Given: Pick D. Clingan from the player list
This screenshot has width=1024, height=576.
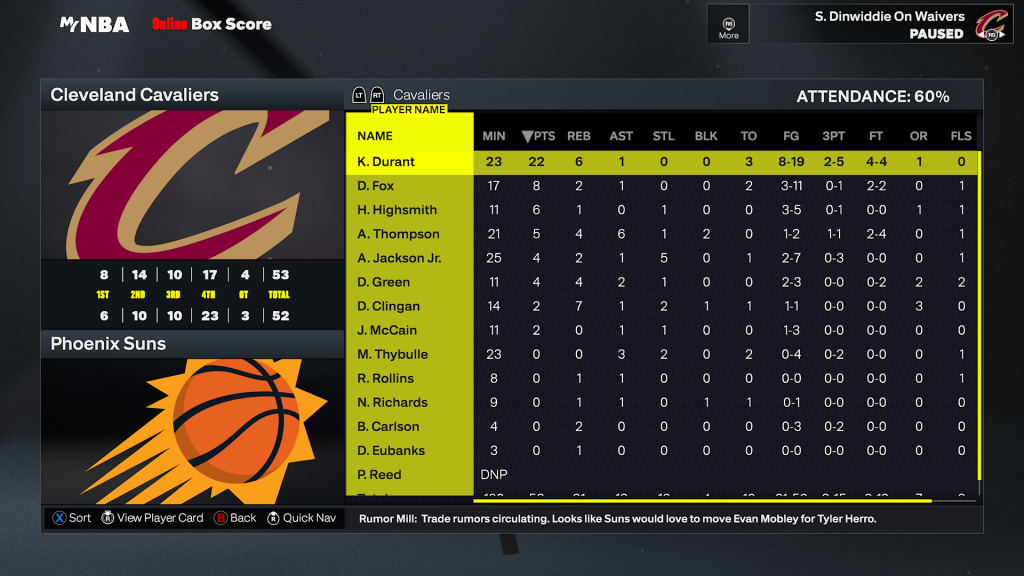Looking at the screenshot, I should click(388, 306).
